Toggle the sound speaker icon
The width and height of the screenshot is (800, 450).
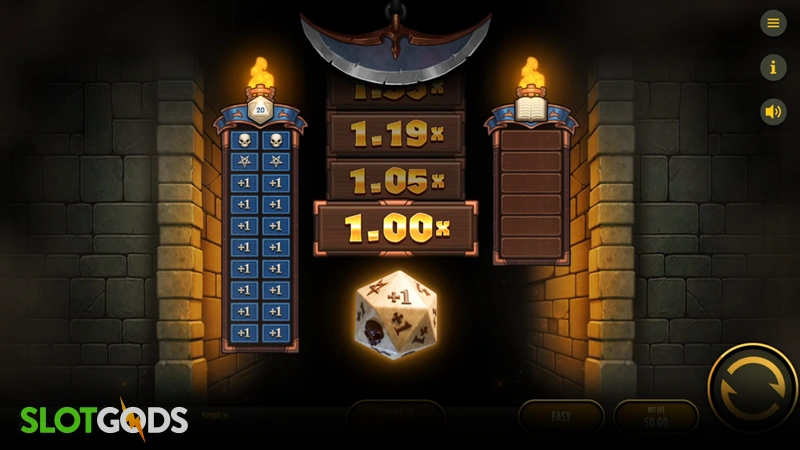coord(773,111)
